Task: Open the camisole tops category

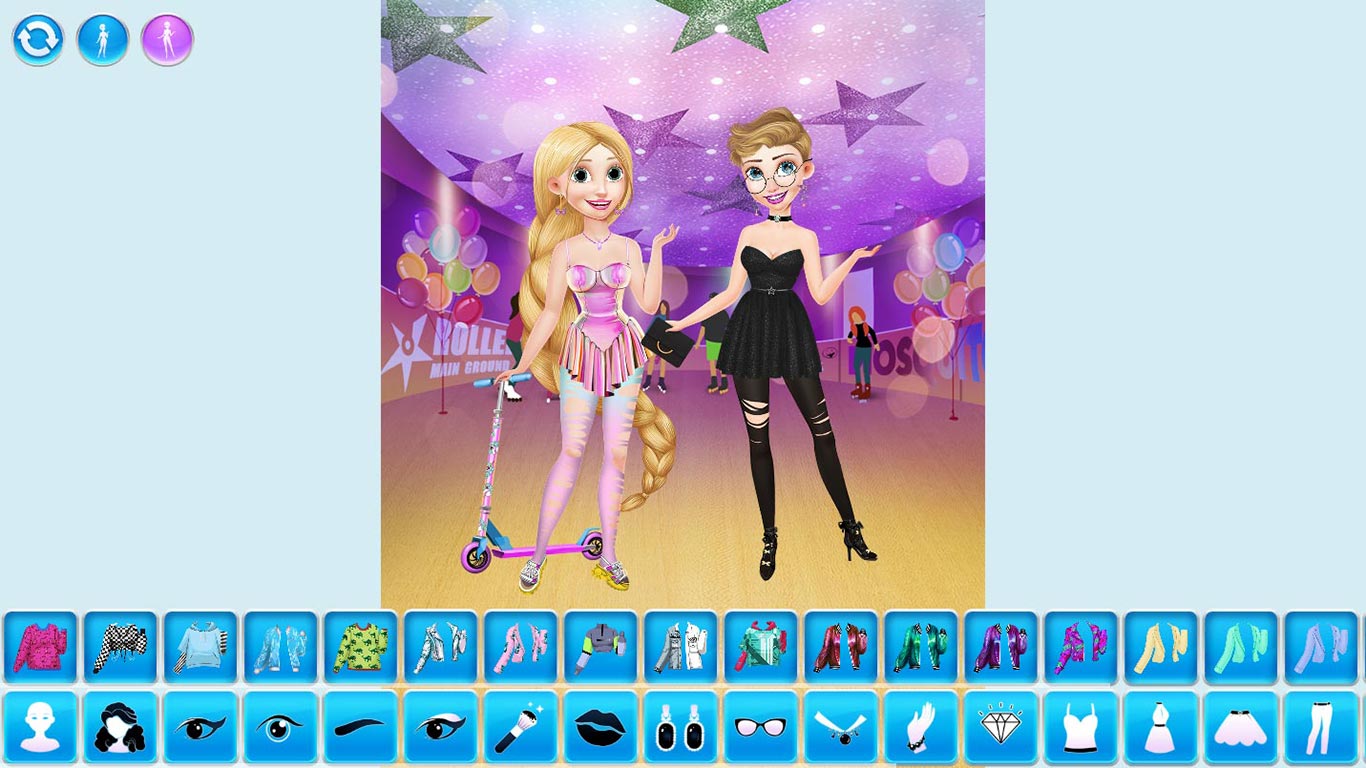Action: [1081, 728]
